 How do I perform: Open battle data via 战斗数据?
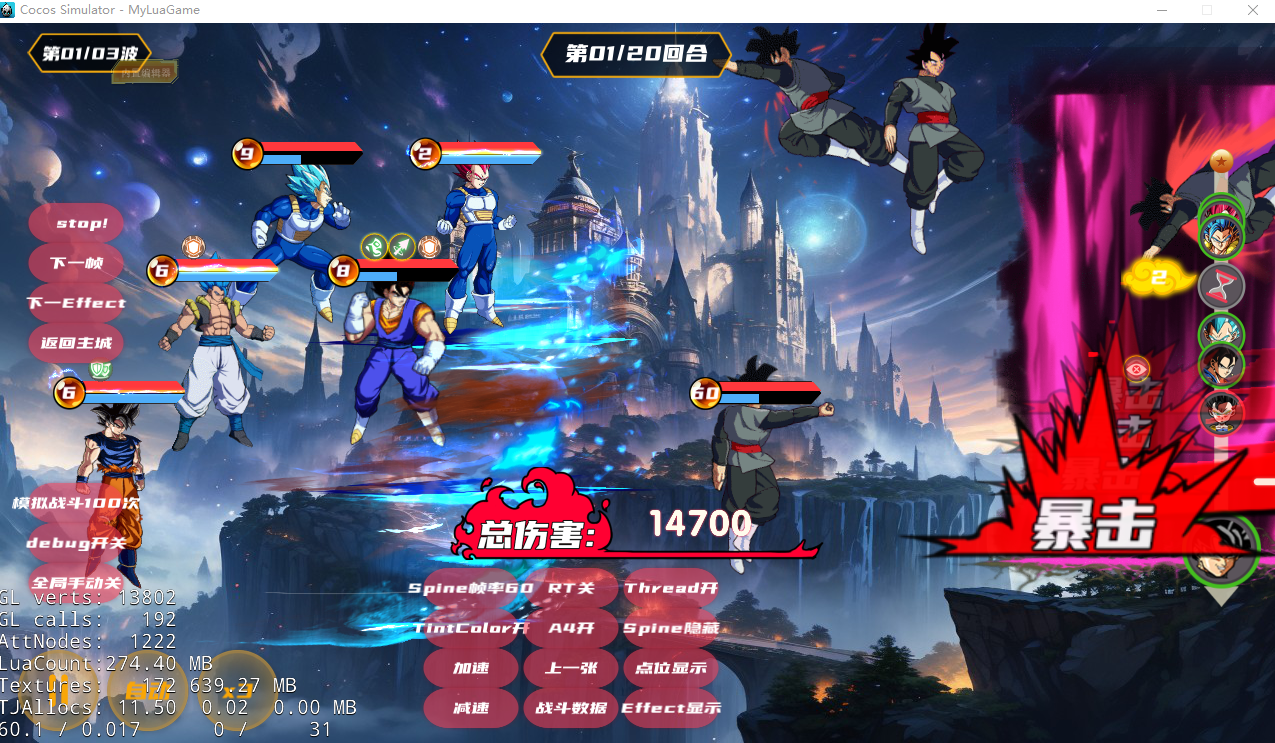click(571, 708)
